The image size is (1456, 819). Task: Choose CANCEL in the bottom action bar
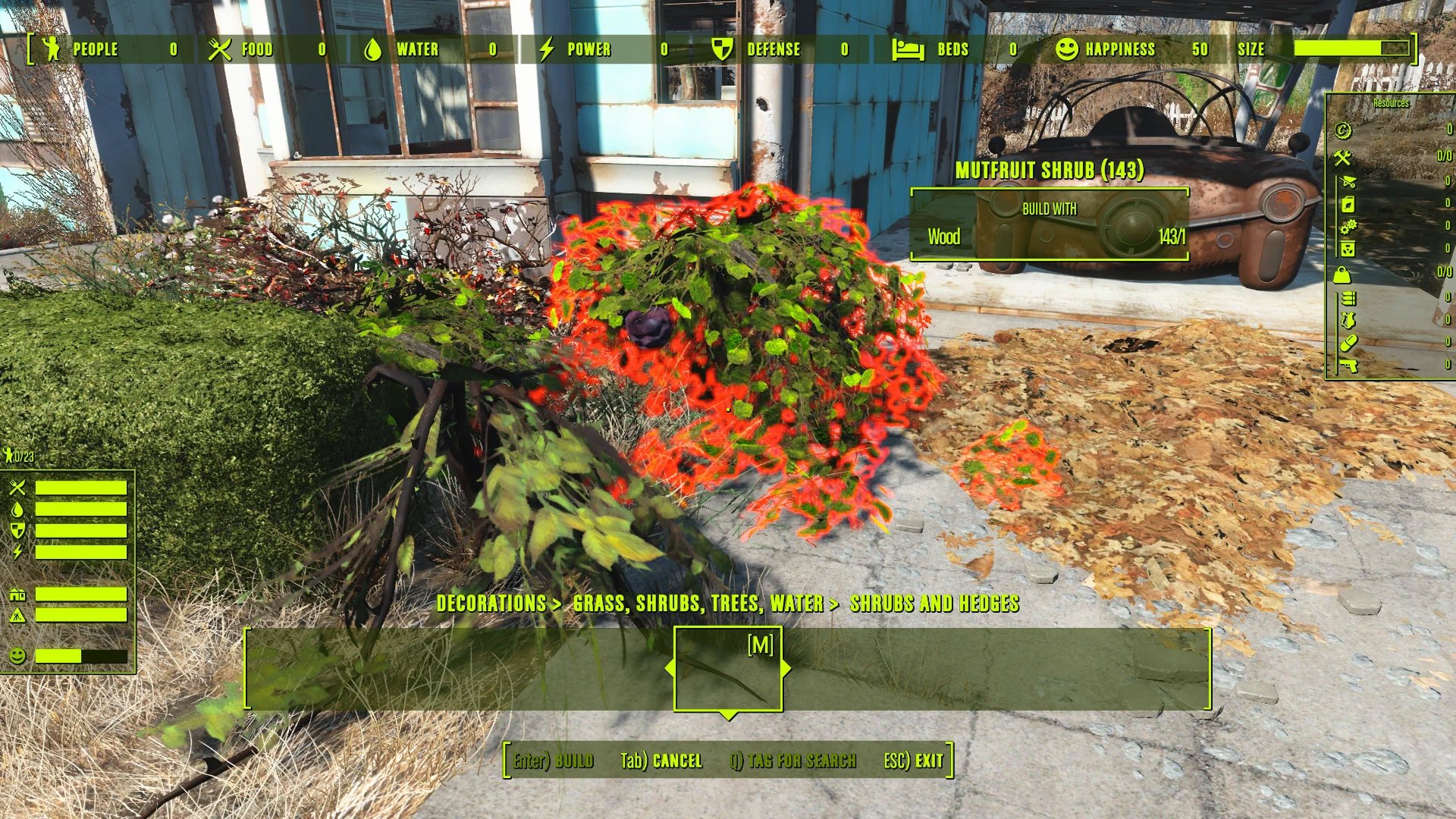tap(661, 761)
